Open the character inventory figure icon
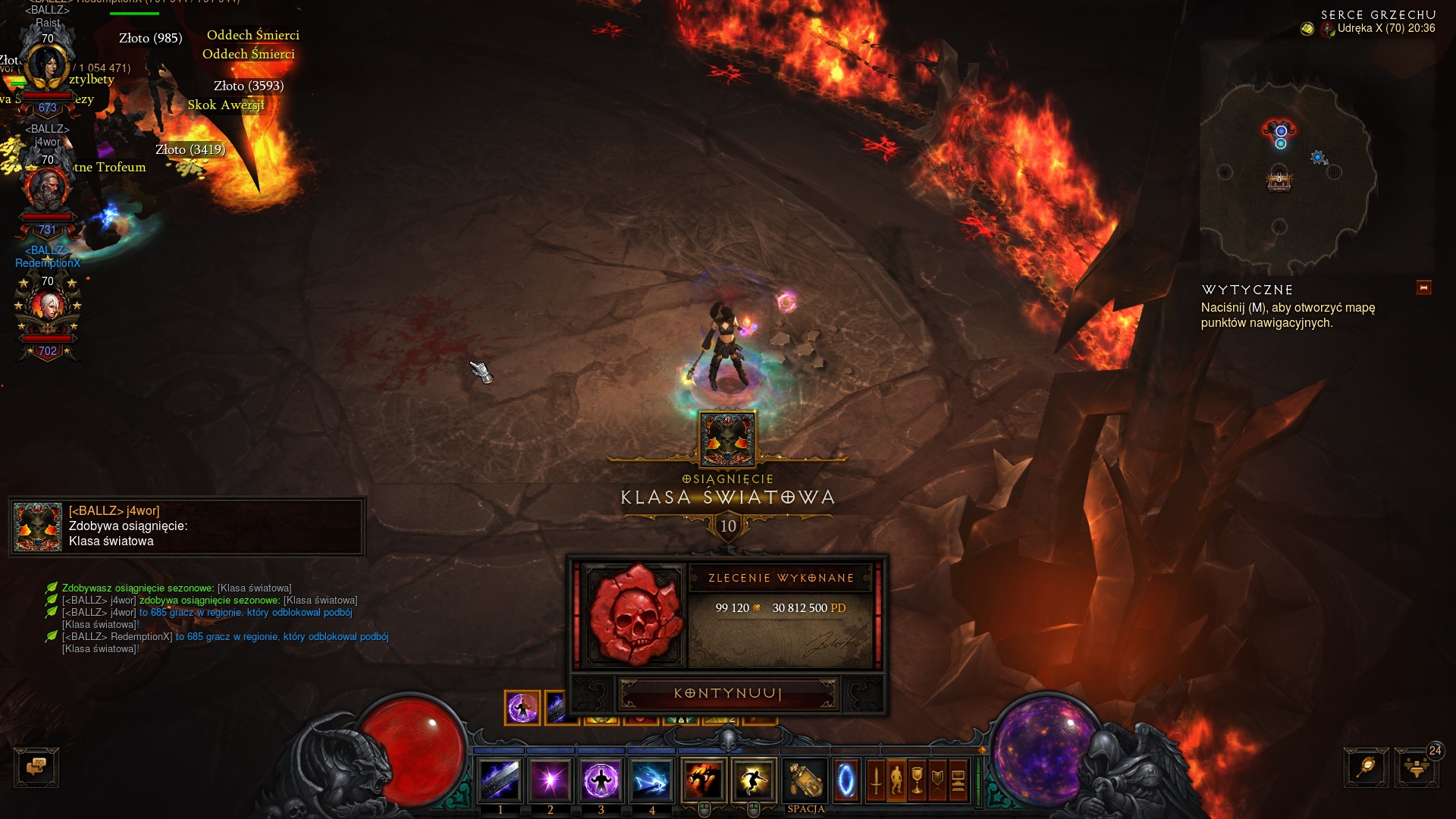Screen dimensions: 1456x819 pos(896,780)
